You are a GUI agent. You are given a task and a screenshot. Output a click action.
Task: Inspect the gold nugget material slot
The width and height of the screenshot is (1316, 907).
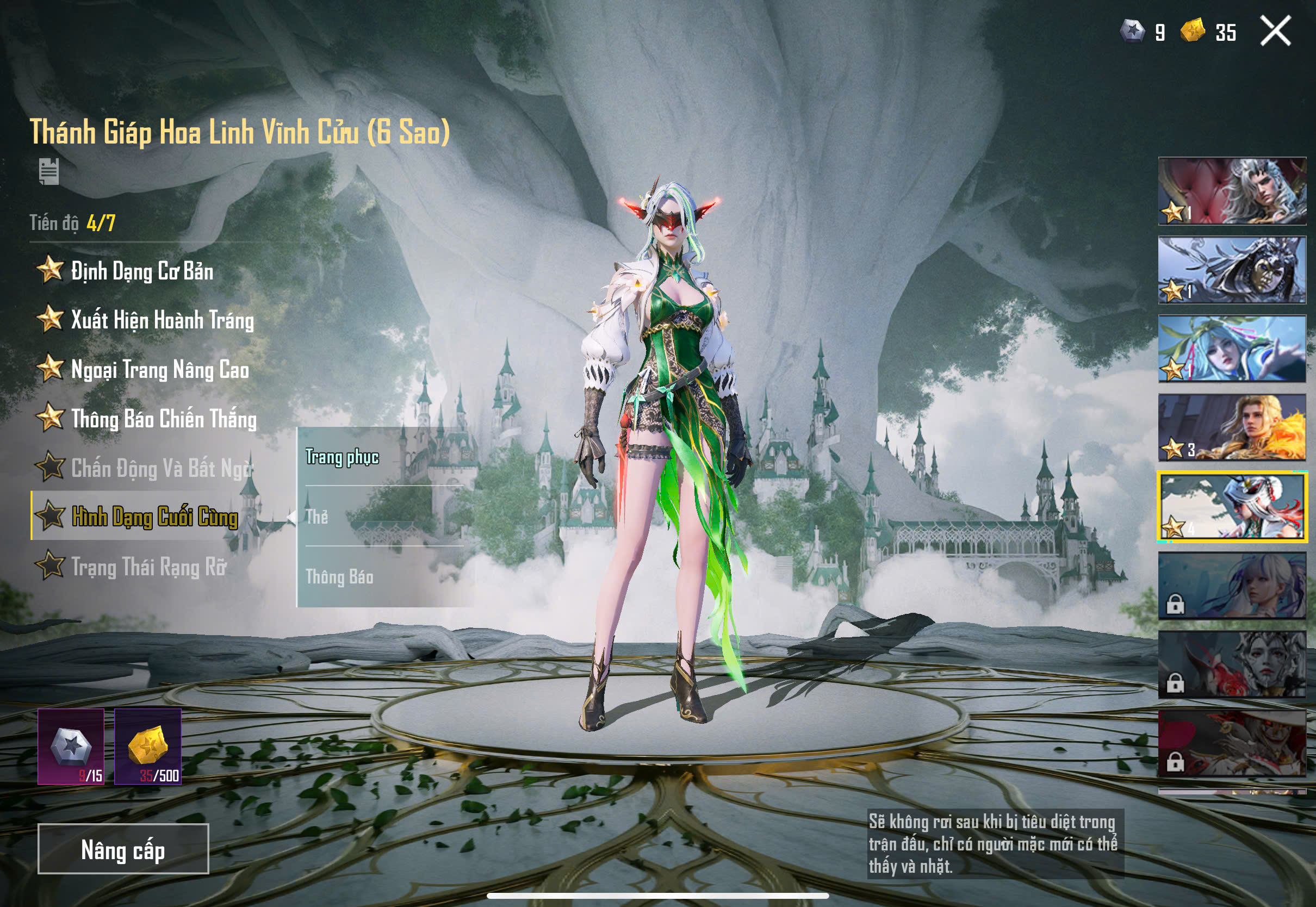click(x=148, y=746)
